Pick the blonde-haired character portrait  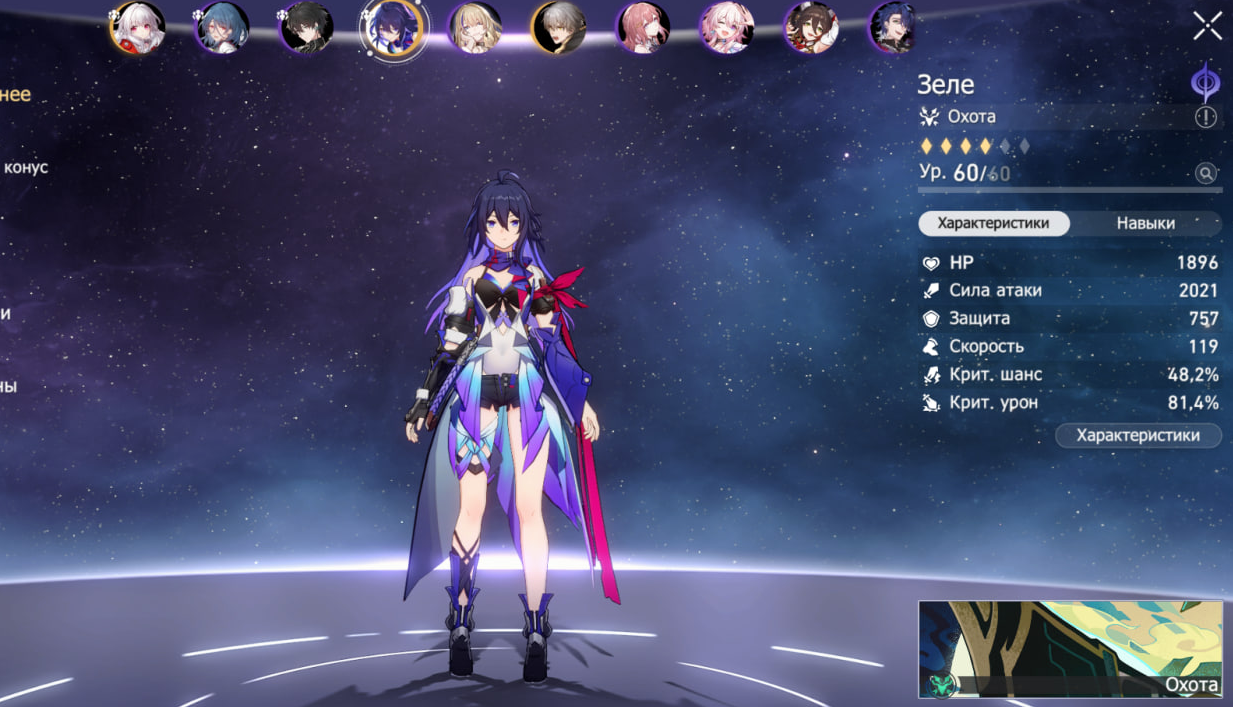pyautogui.click(x=475, y=28)
